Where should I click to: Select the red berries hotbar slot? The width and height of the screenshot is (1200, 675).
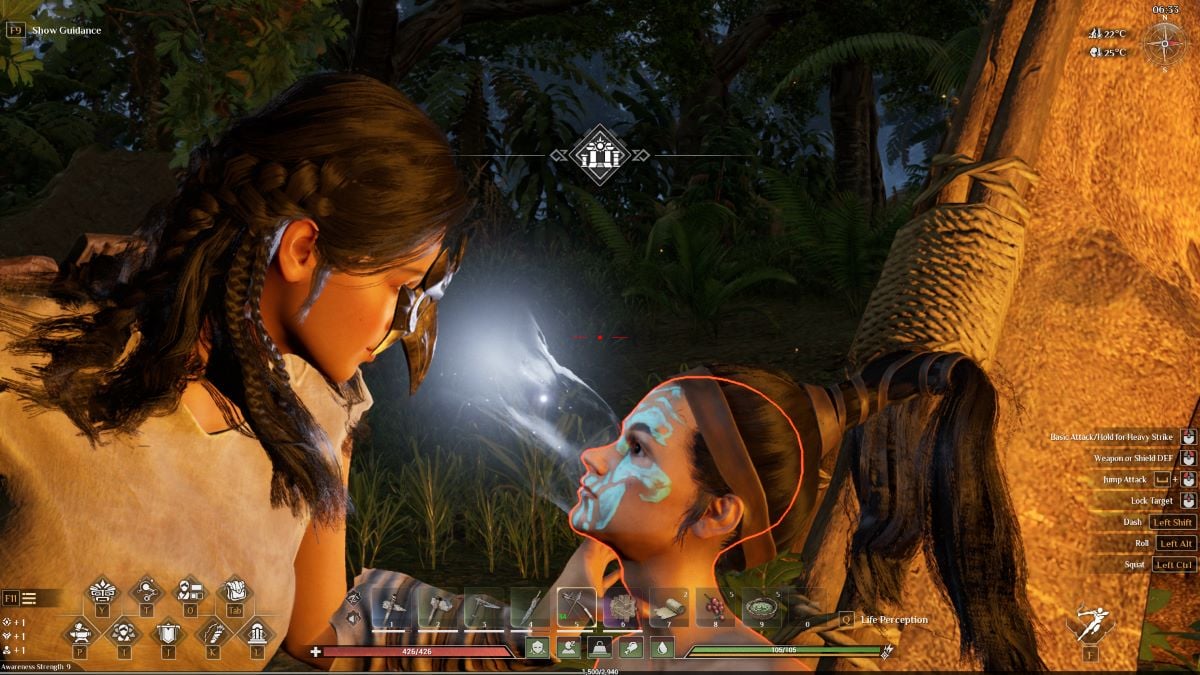click(x=716, y=607)
